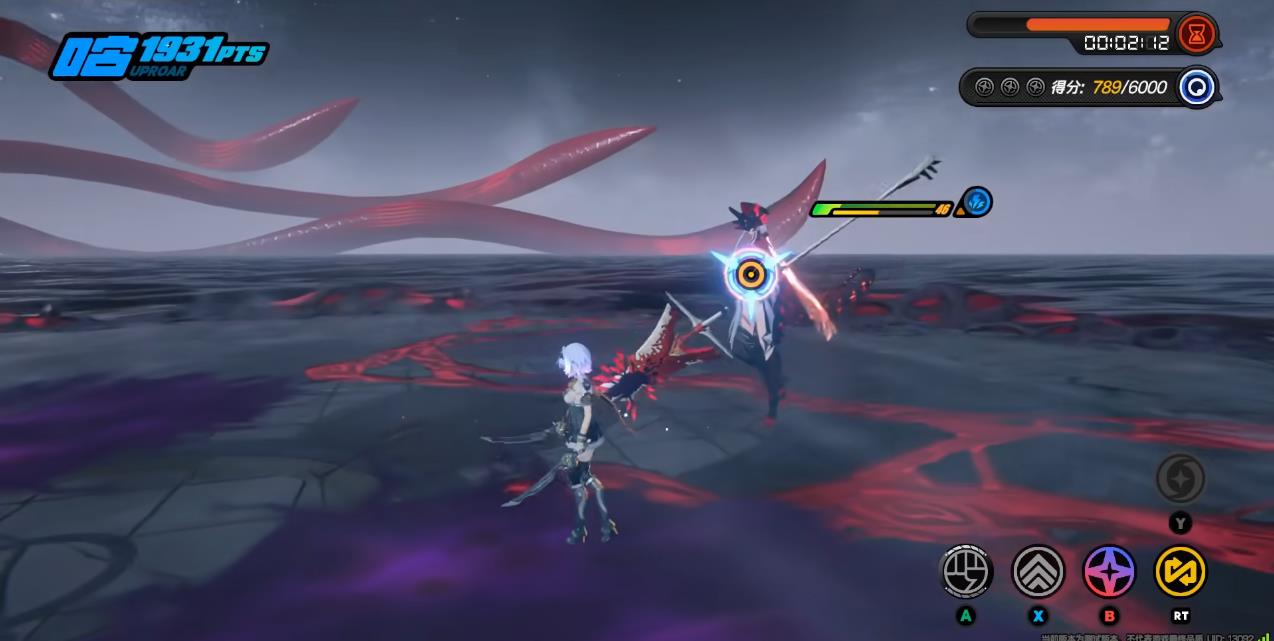Trigger the purple-pink four-point star skill
1274x641 pixels.
(x=1109, y=572)
